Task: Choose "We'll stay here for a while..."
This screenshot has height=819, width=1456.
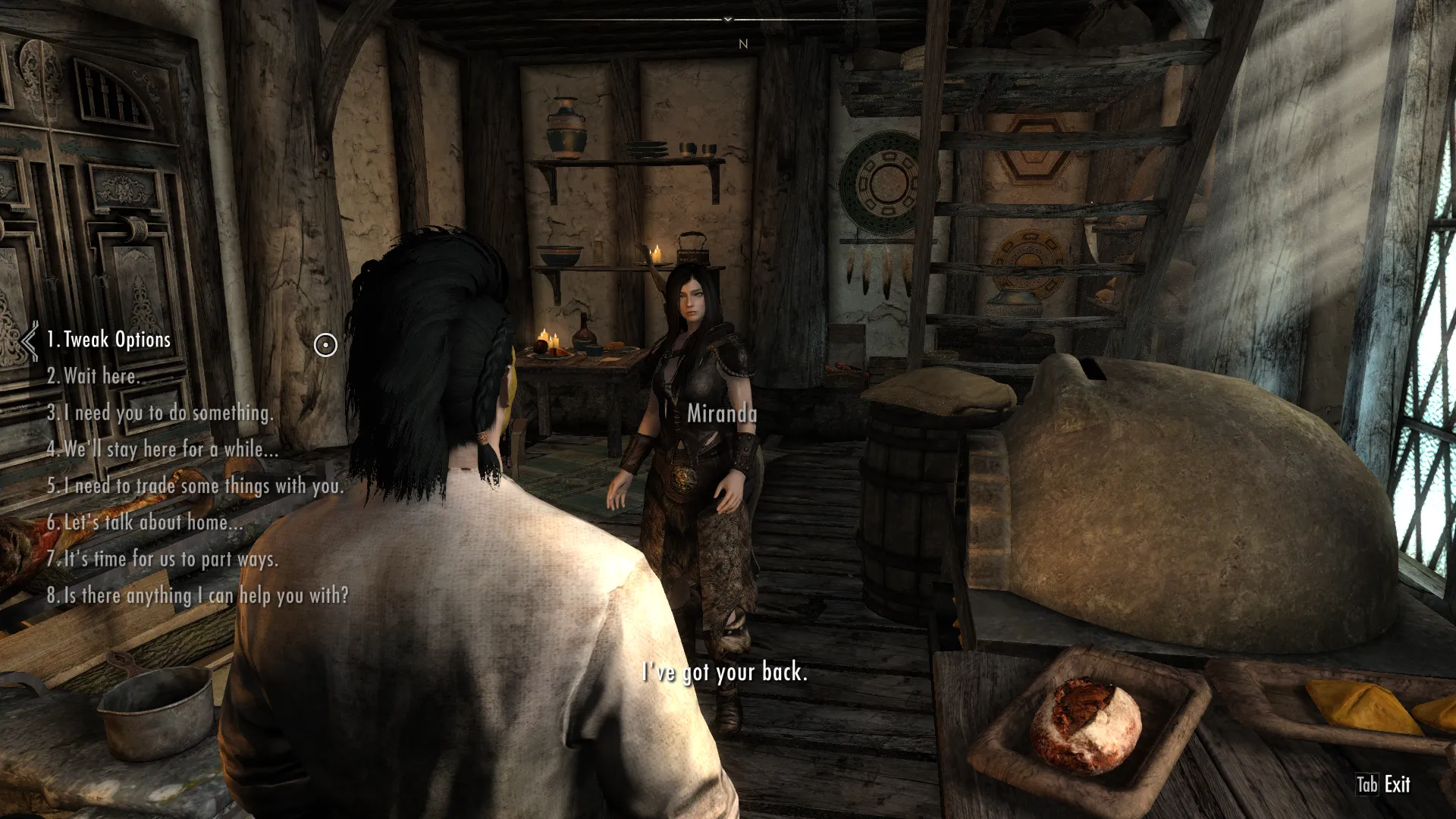Action: (x=162, y=449)
